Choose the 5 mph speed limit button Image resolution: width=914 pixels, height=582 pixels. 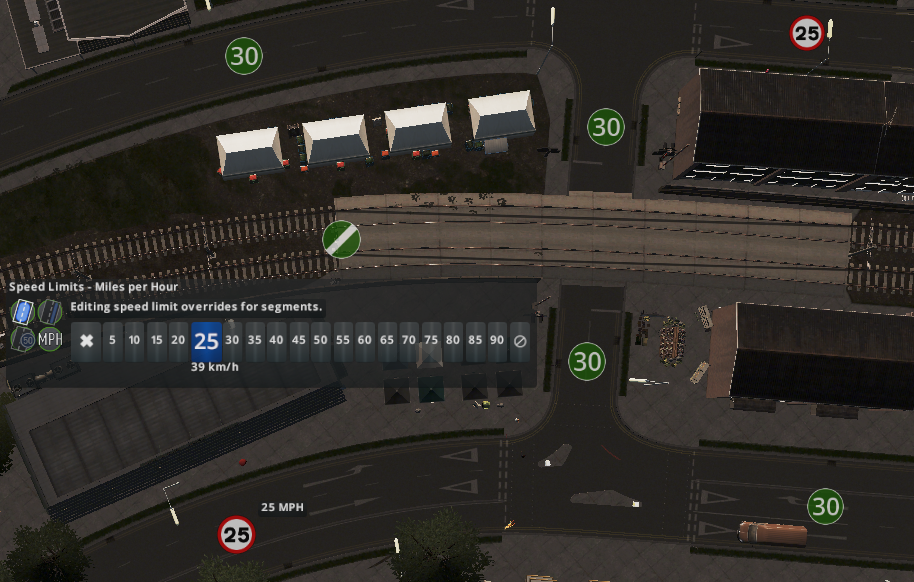[112, 340]
